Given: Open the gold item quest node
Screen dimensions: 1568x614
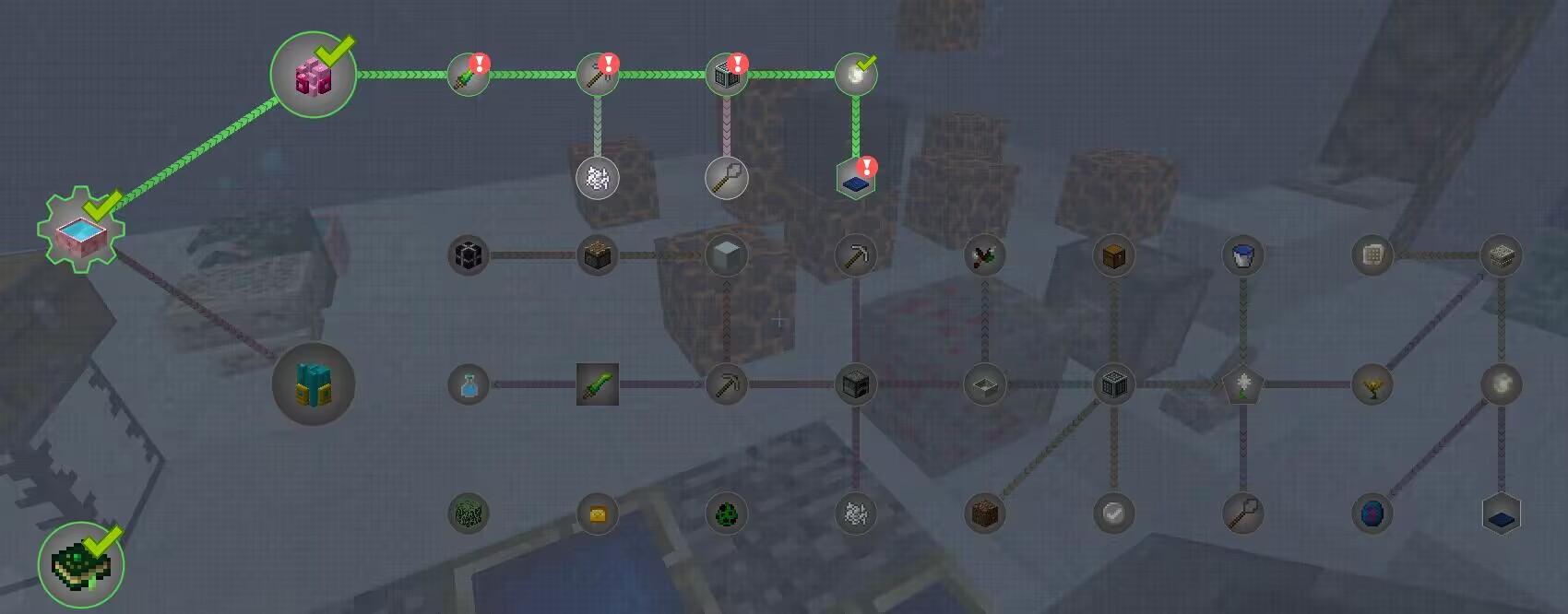Looking at the screenshot, I should coord(597,514).
